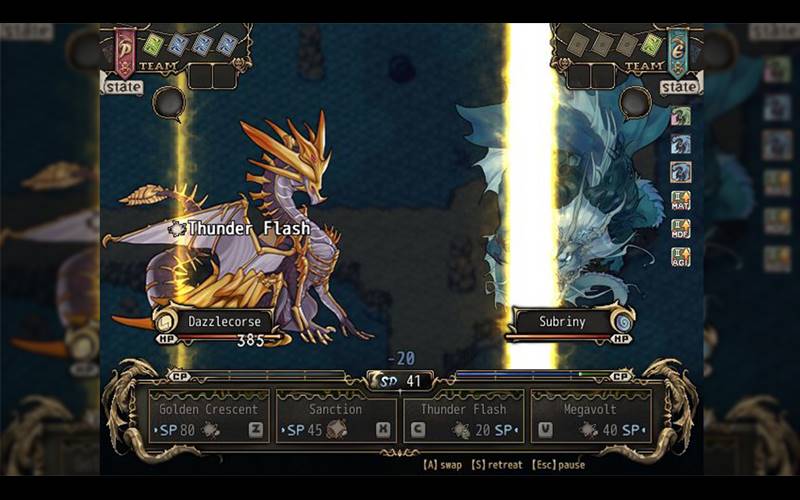Image resolution: width=800 pixels, height=500 pixels.
Task: Check the enemy AGI buff icon
Action: click(x=681, y=256)
